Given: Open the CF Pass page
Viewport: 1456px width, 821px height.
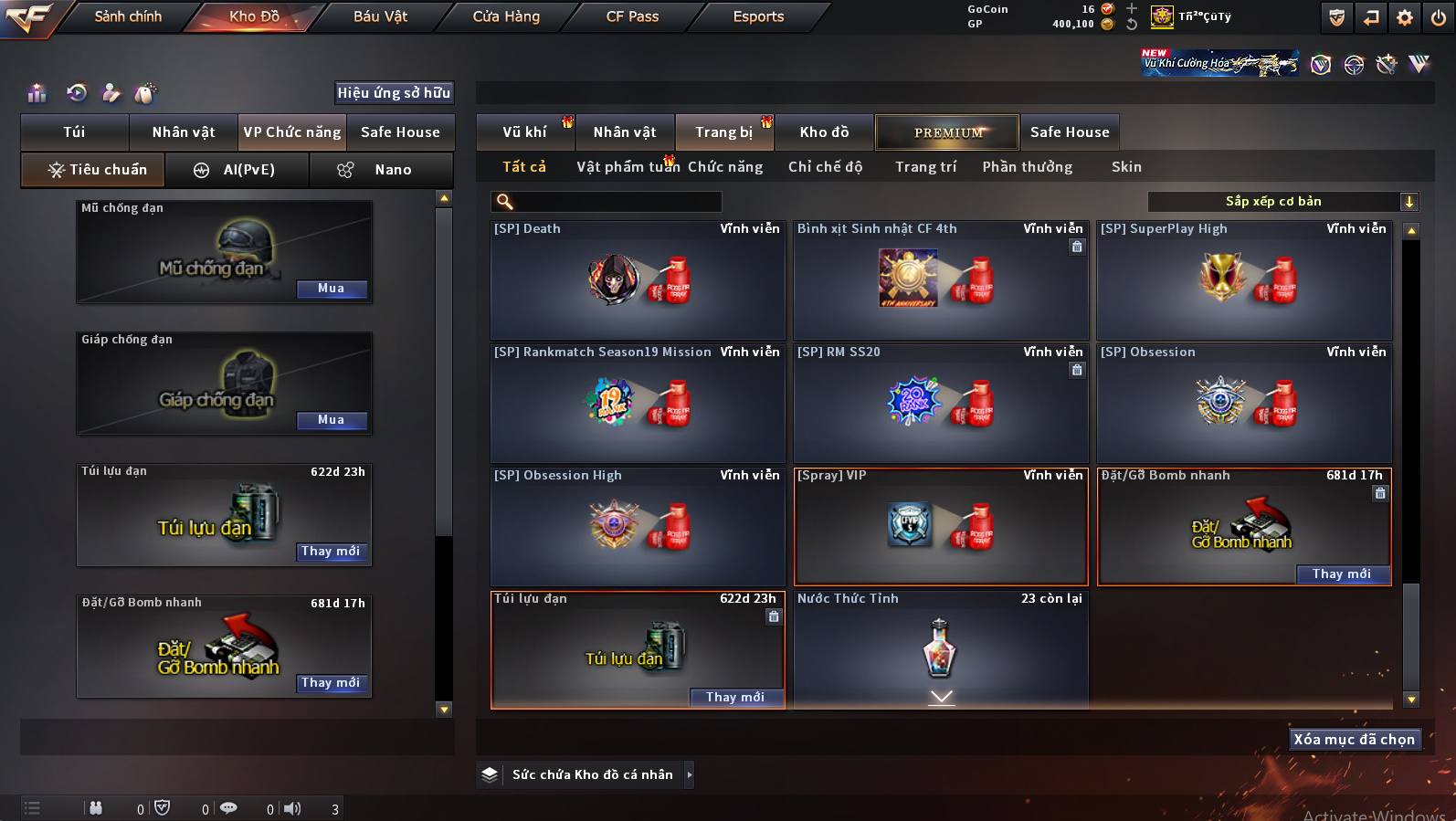Looking at the screenshot, I should point(632,16).
